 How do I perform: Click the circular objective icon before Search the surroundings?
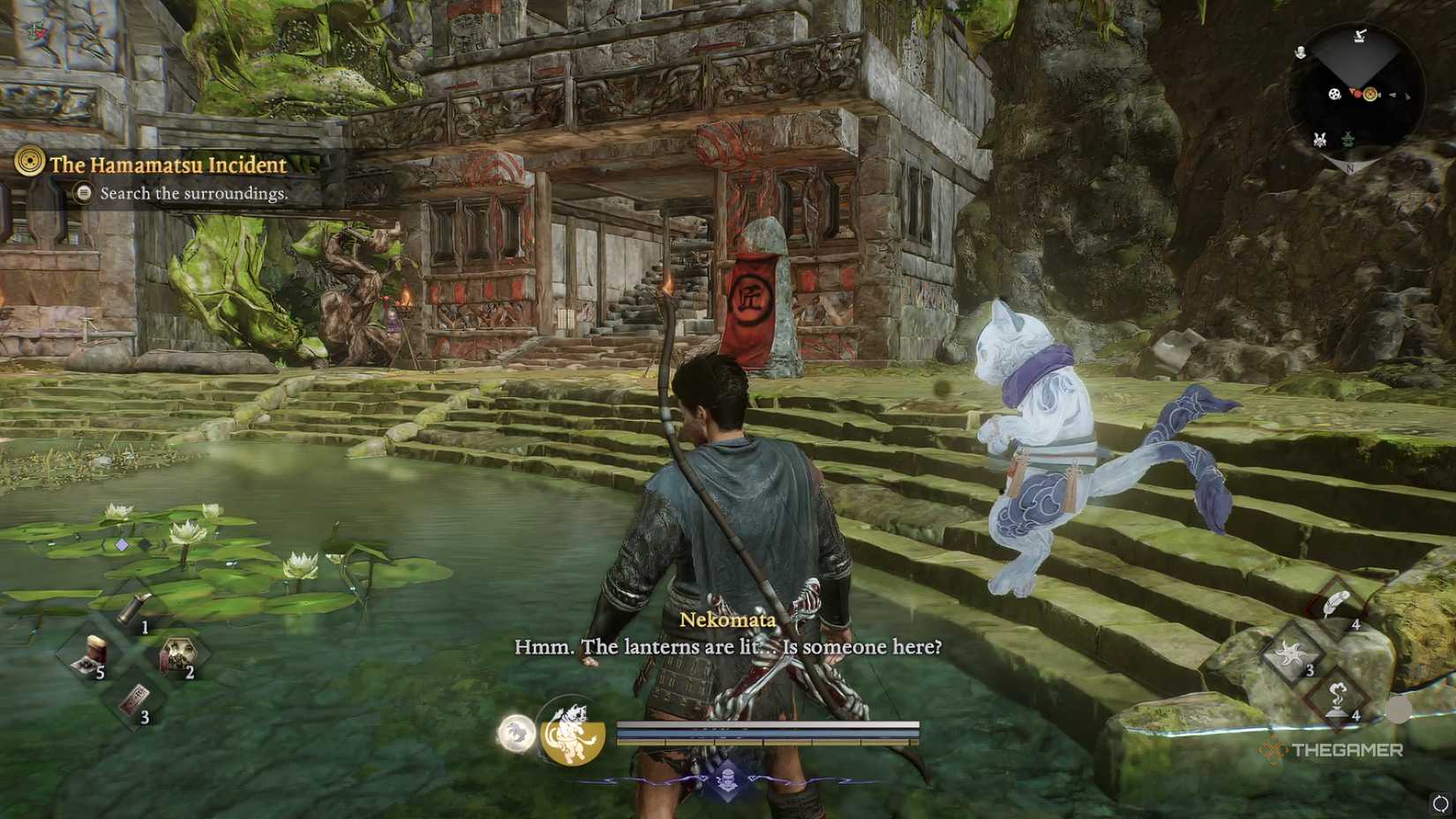[x=84, y=193]
